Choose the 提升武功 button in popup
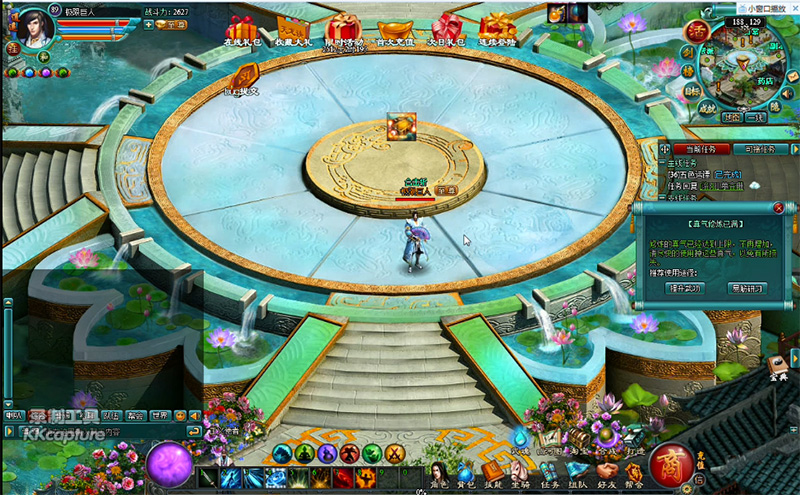This screenshot has width=800, height=495. [x=685, y=288]
